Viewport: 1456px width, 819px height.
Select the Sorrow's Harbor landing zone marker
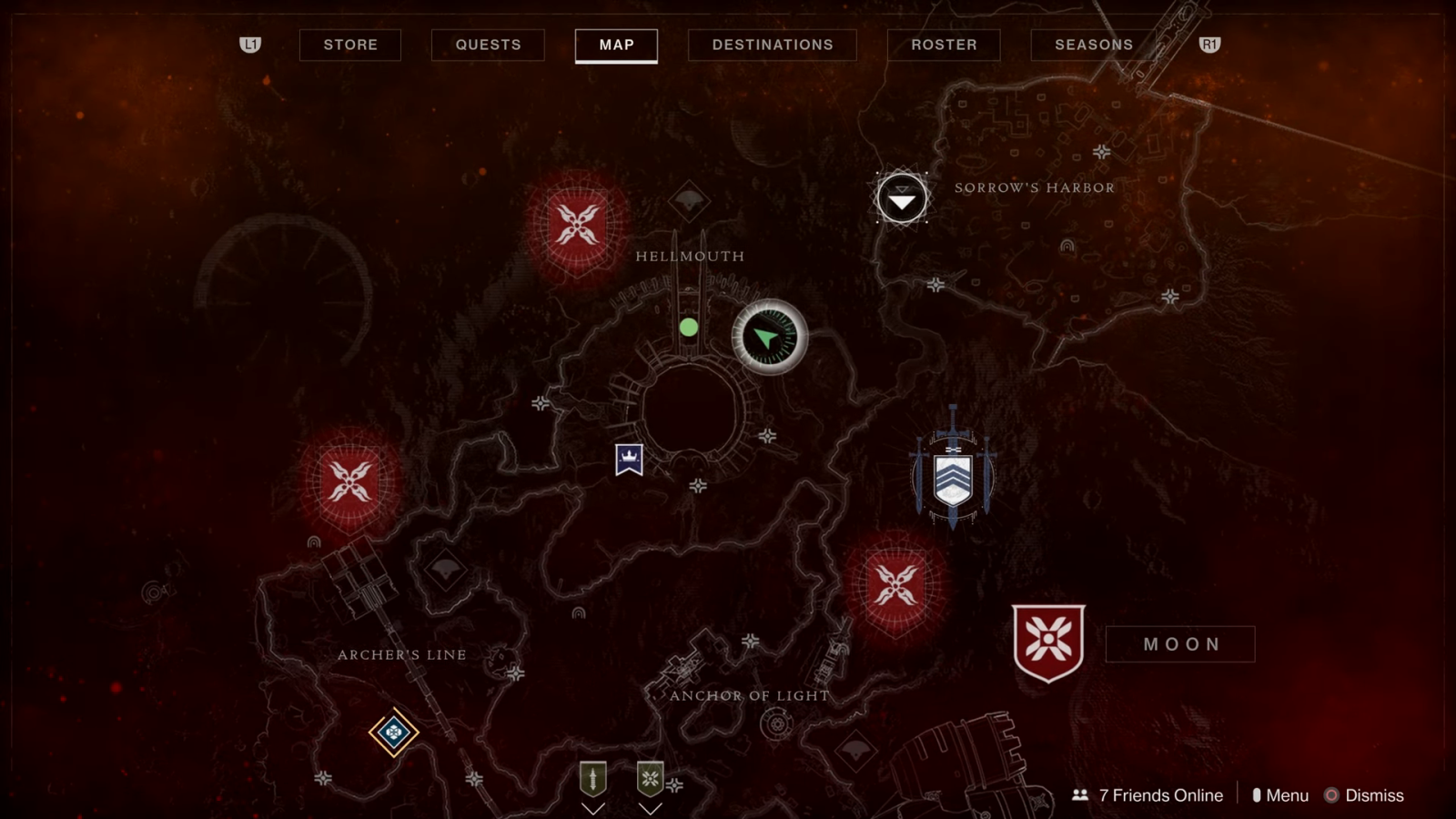(x=902, y=198)
